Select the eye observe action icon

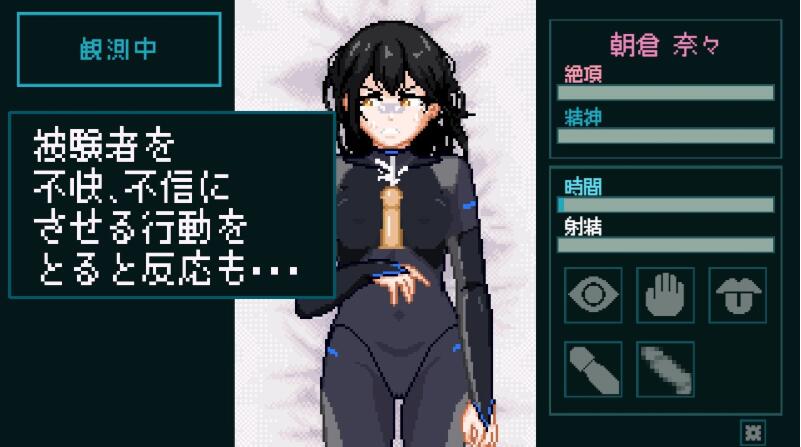point(594,295)
